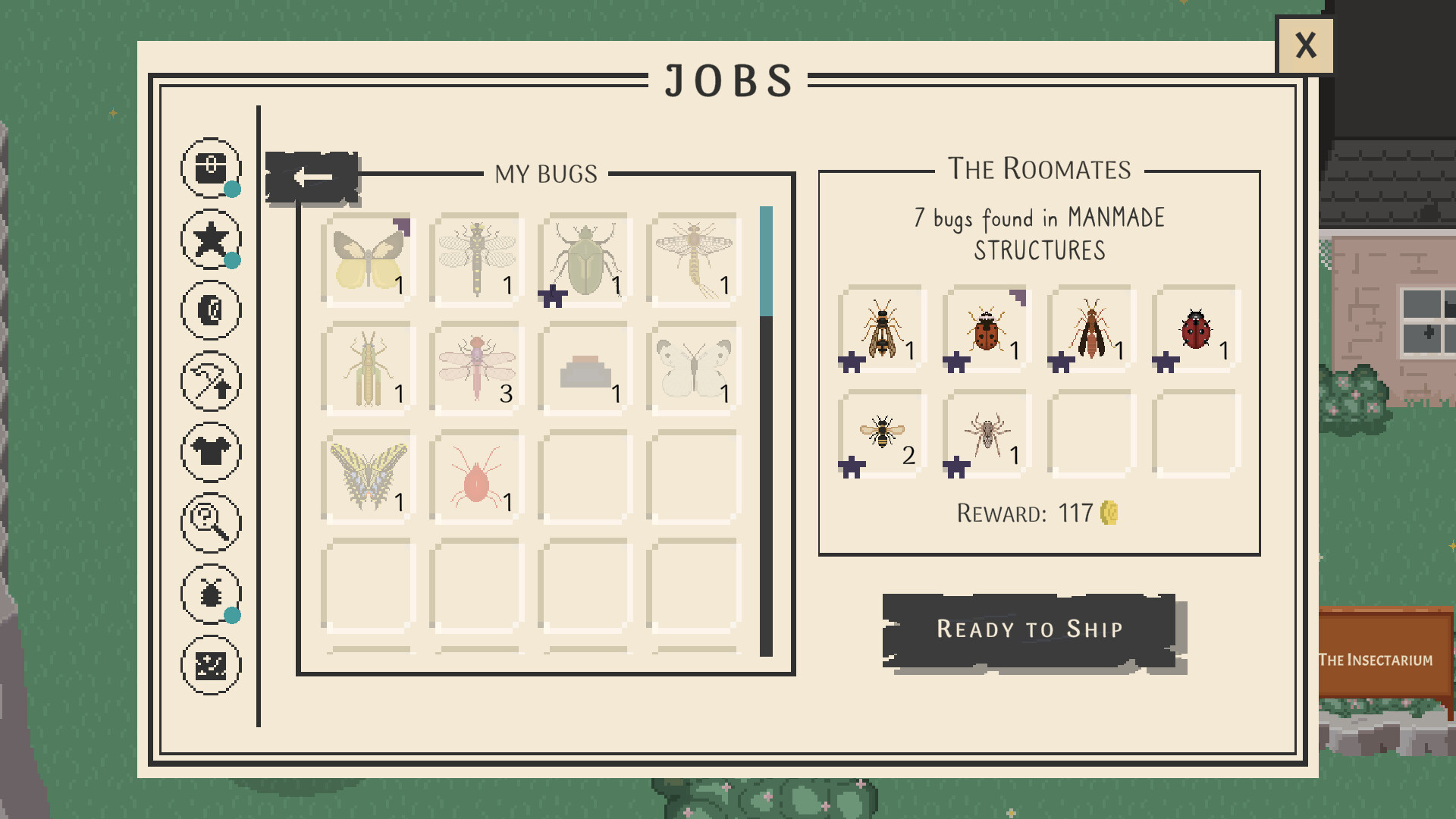Close the Jobs window
Screen dimensions: 1456x819
click(1306, 46)
